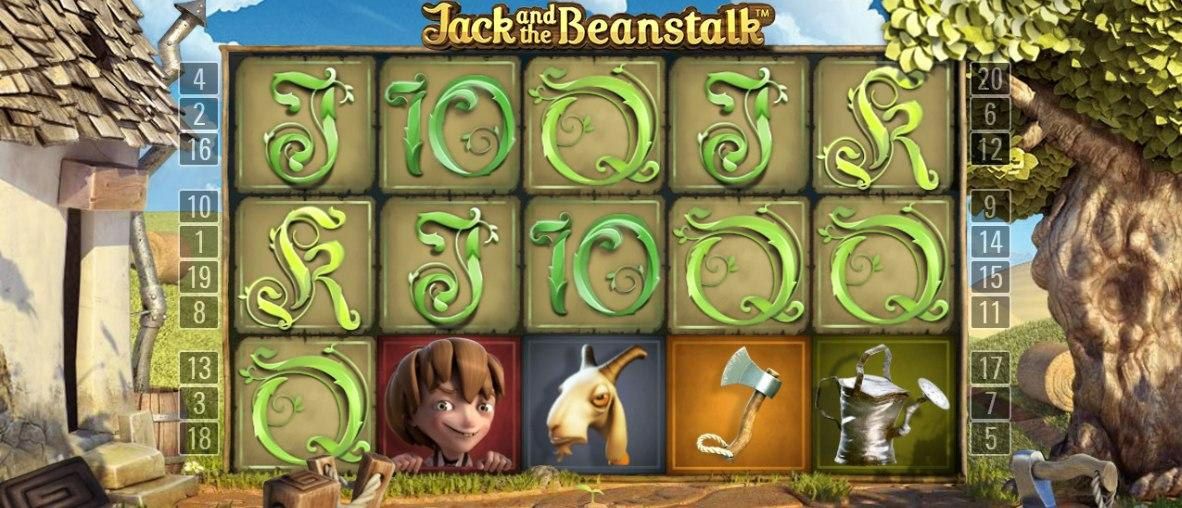Click the payline 18 marker

click(x=200, y=438)
